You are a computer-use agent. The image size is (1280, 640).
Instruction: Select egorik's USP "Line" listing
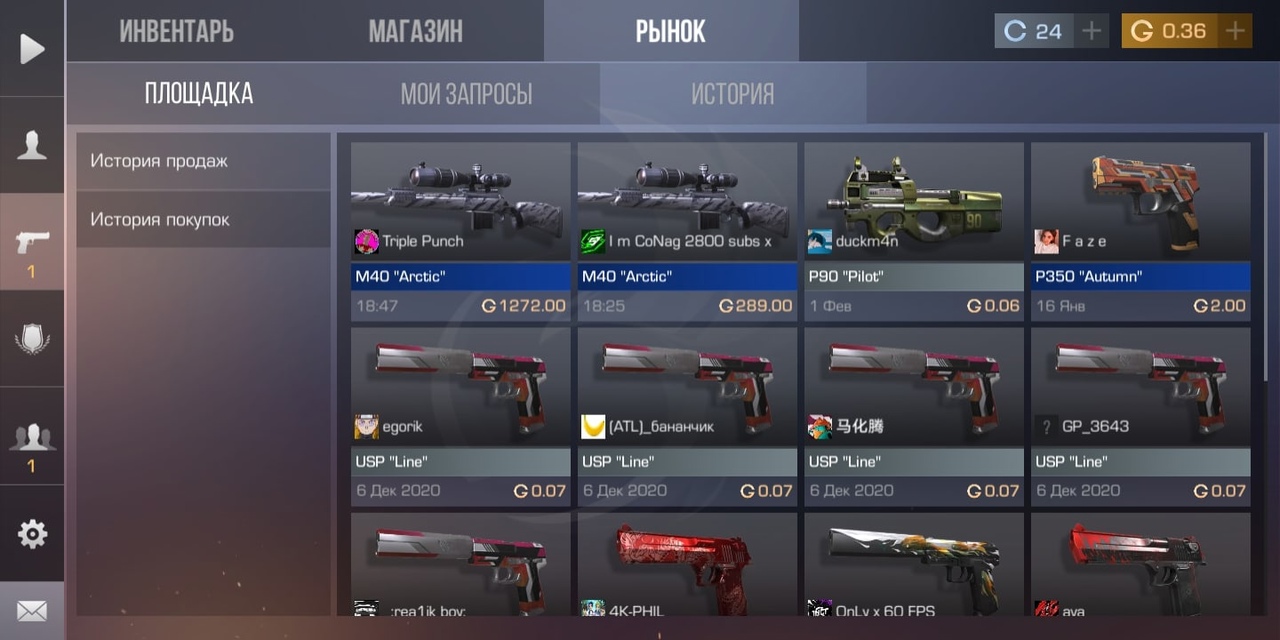pos(460,415)
